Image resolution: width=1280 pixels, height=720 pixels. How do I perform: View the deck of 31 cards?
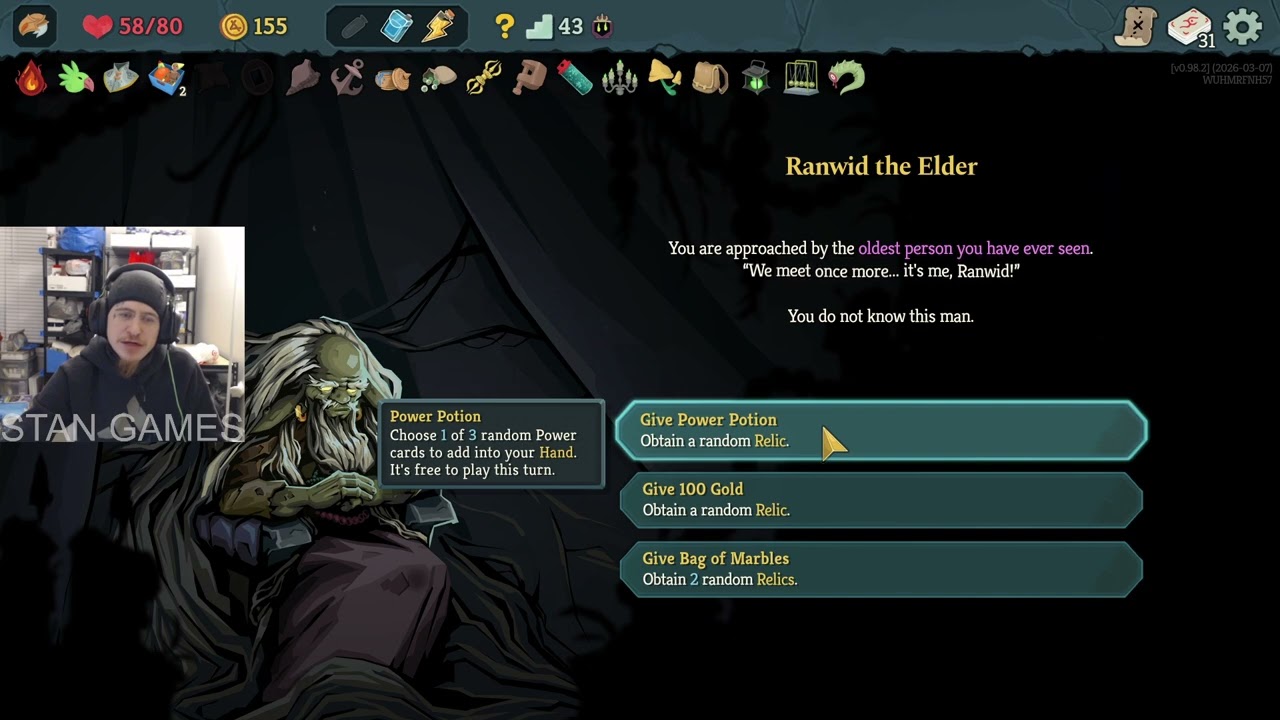point(1189,27)
